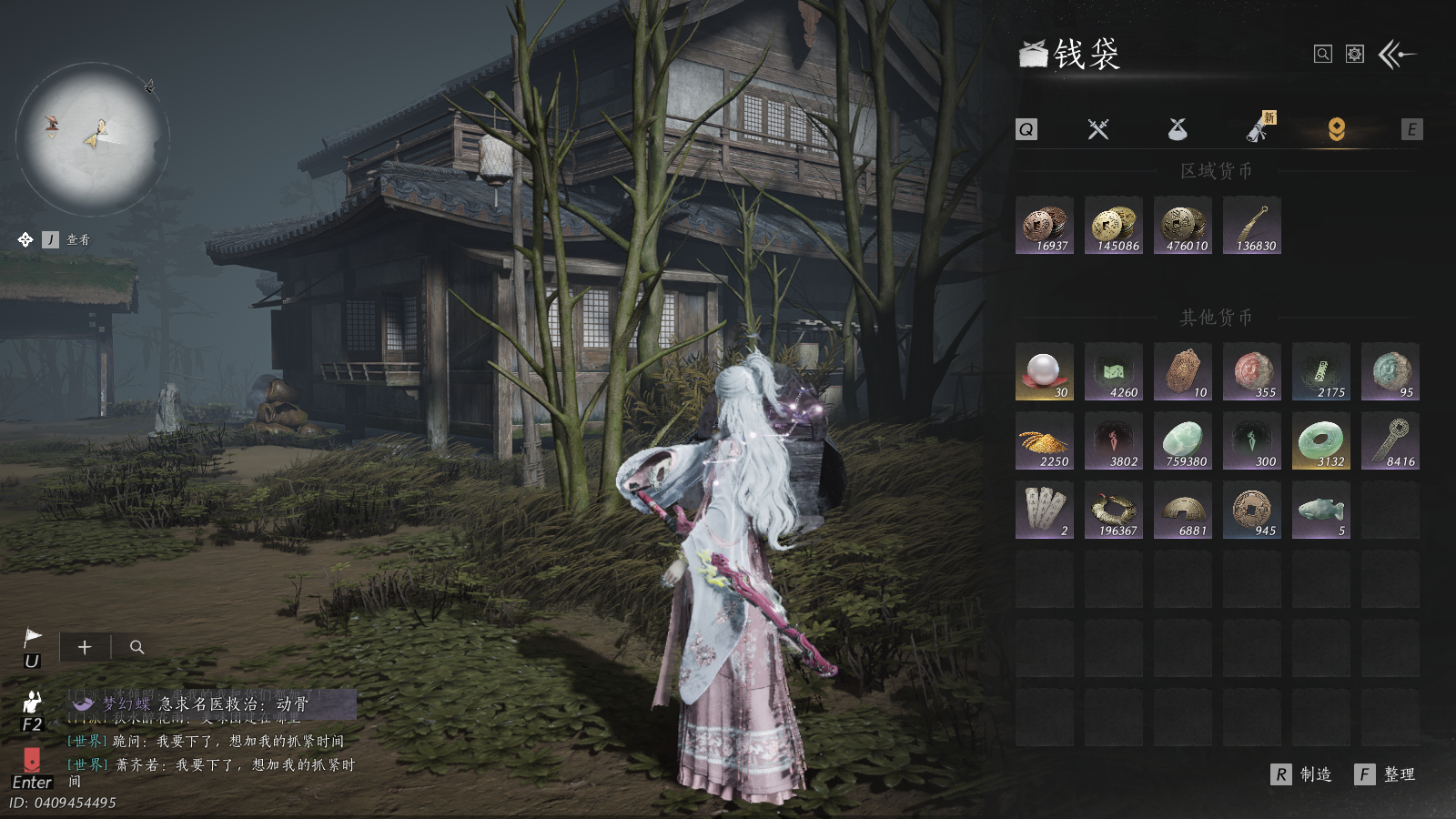Sort the bag with the 整理 button

click(x=1387, y=774)
